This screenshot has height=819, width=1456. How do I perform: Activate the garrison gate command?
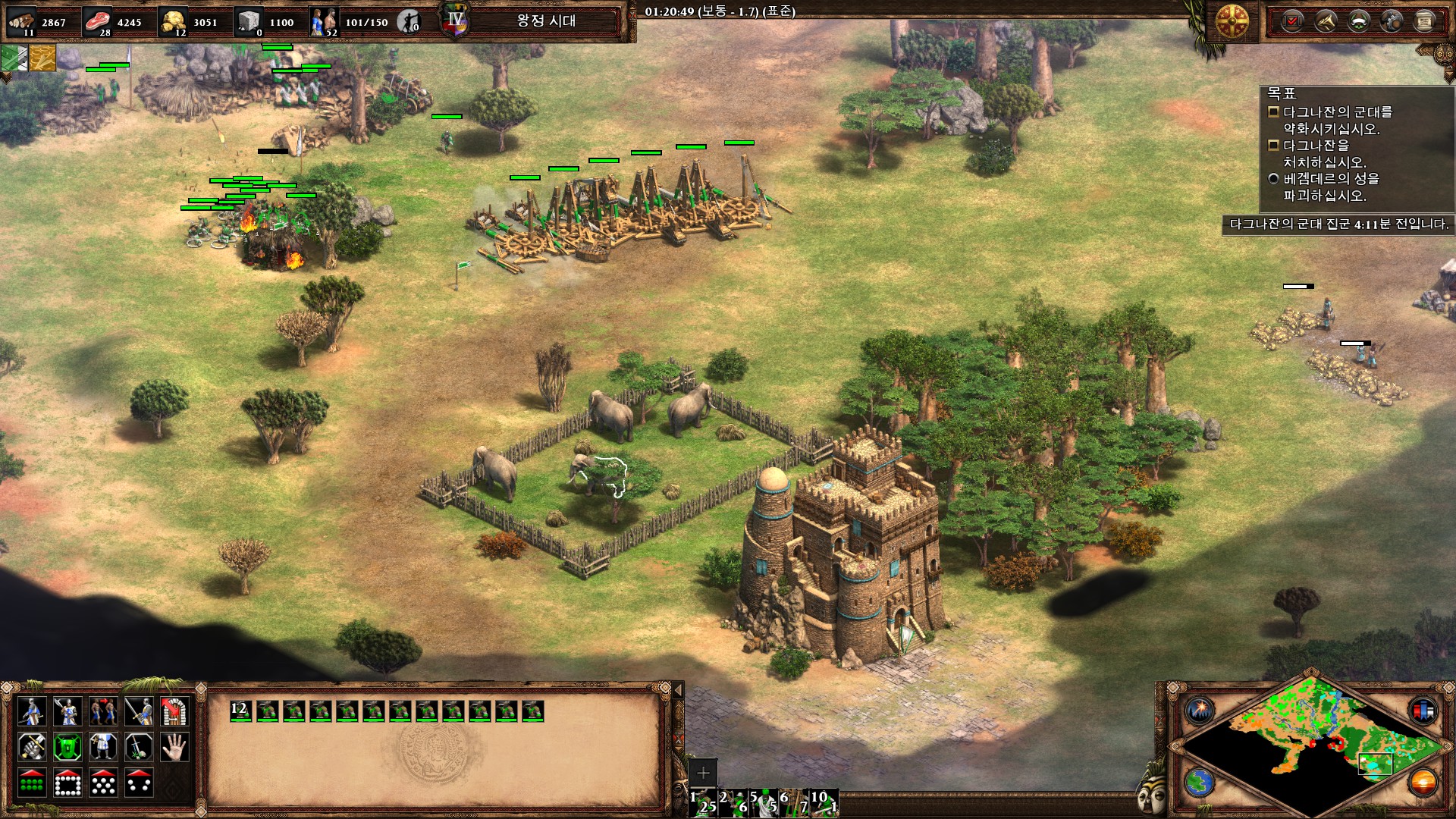(x=174, y=711)
